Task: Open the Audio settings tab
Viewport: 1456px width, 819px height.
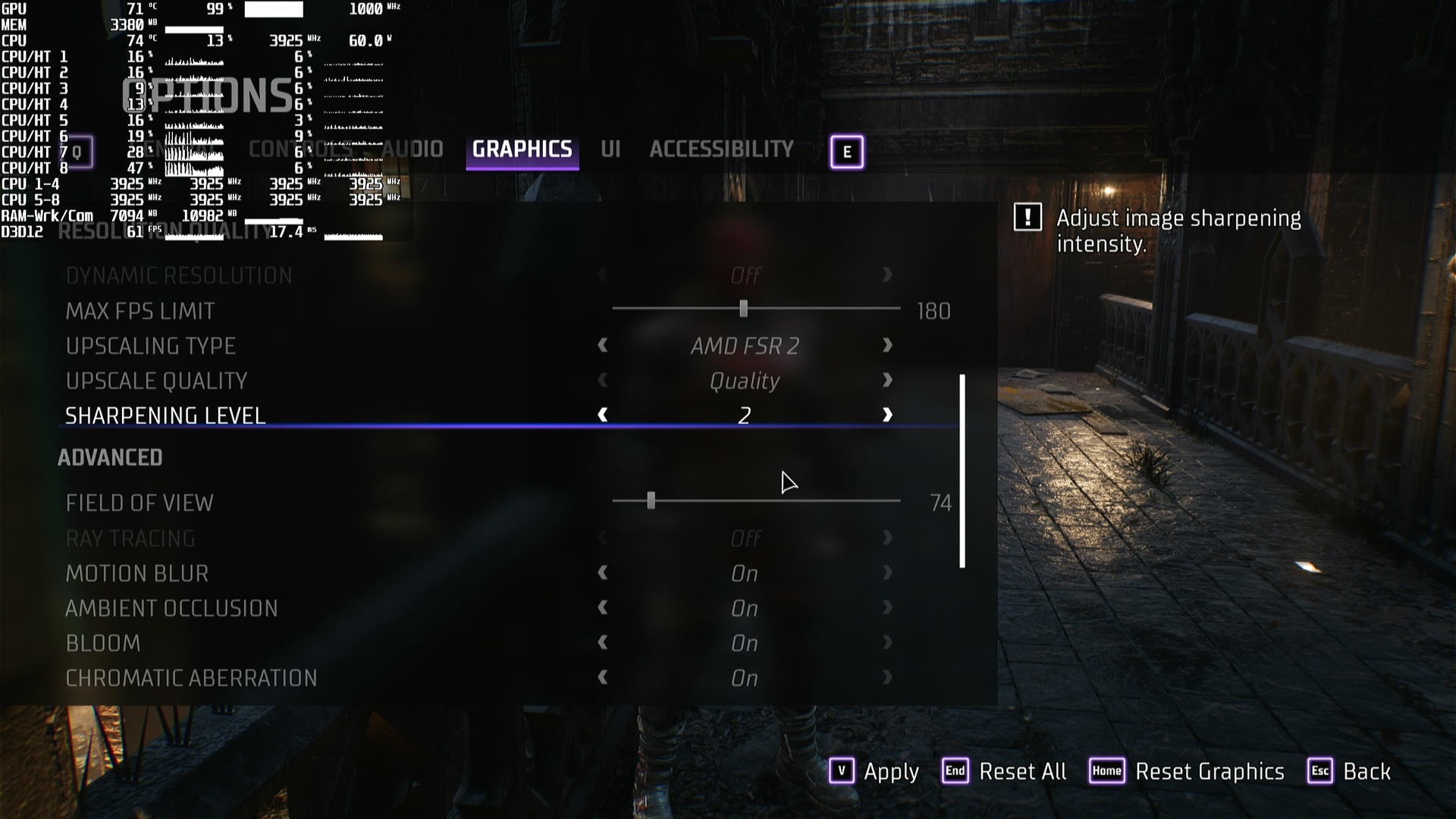Action: (413, 149)
